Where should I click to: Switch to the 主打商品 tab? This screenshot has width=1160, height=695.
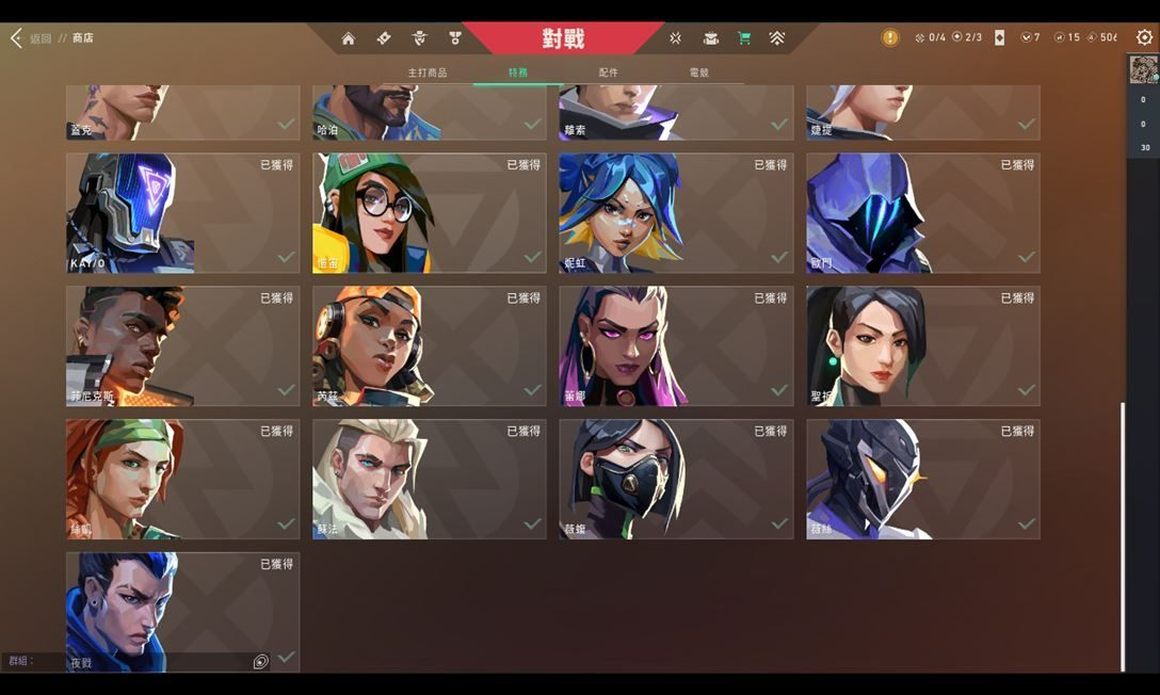click(x=427, y=73)
